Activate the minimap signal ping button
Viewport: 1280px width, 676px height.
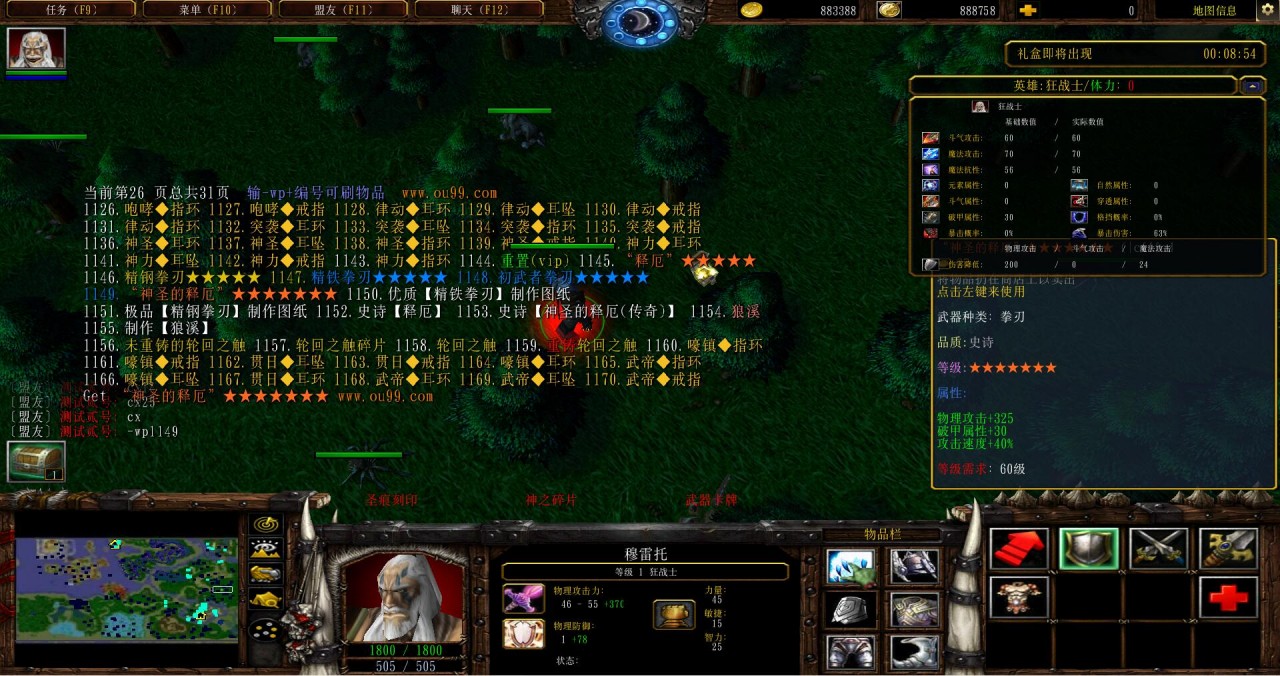click(265, 524)
